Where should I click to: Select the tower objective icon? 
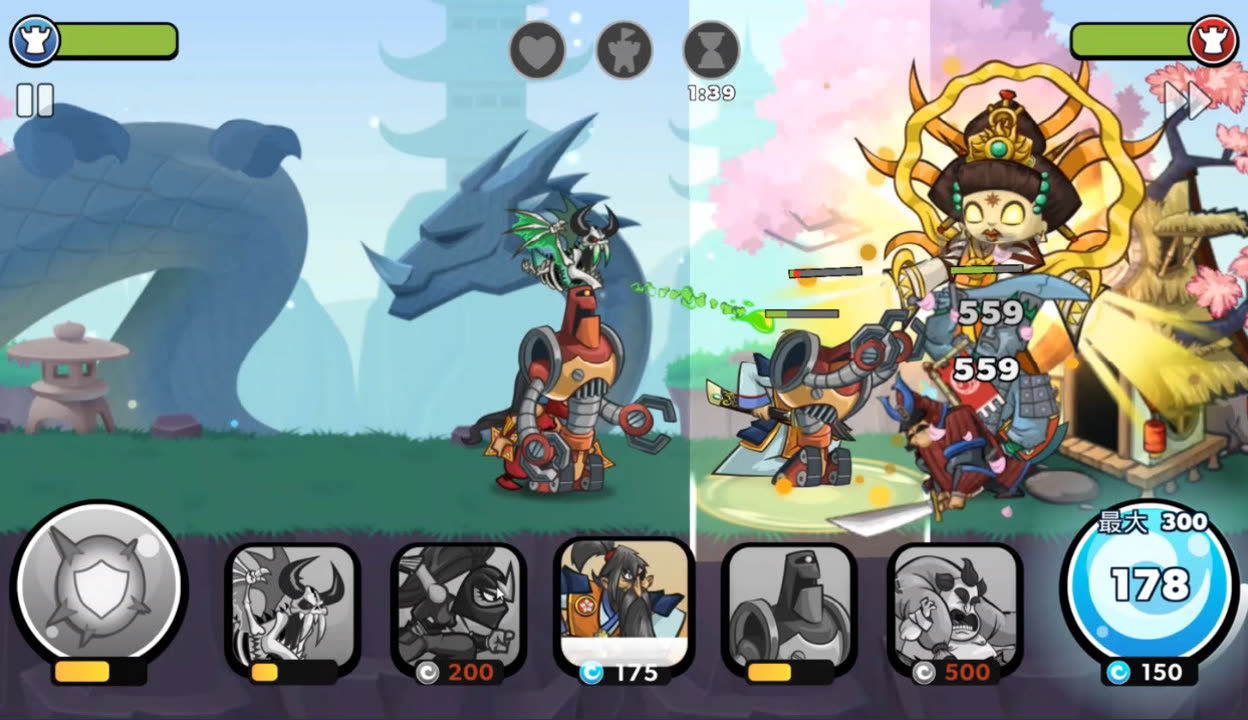coord(624,50)
